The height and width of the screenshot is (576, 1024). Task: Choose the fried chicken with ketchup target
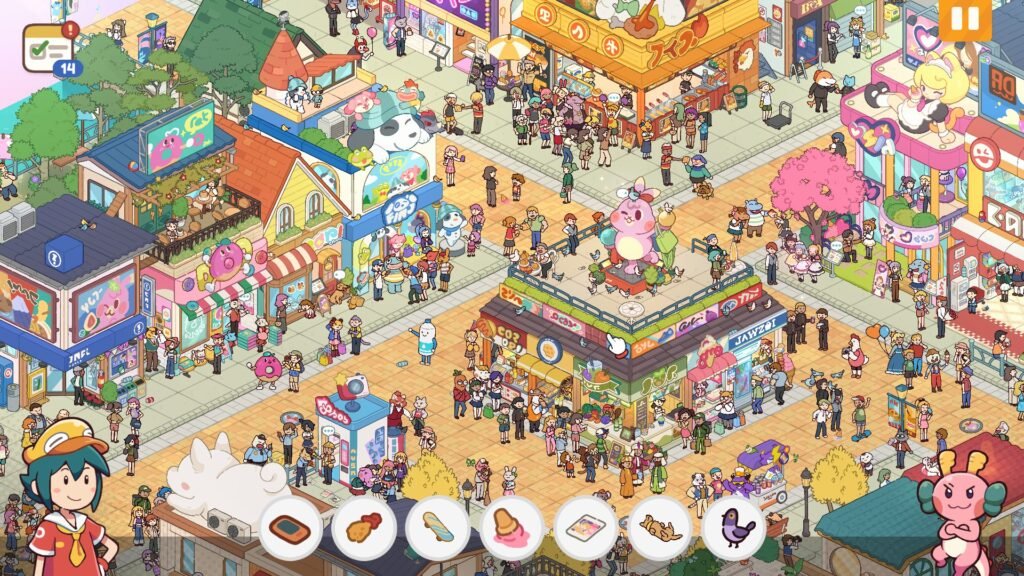364,528
